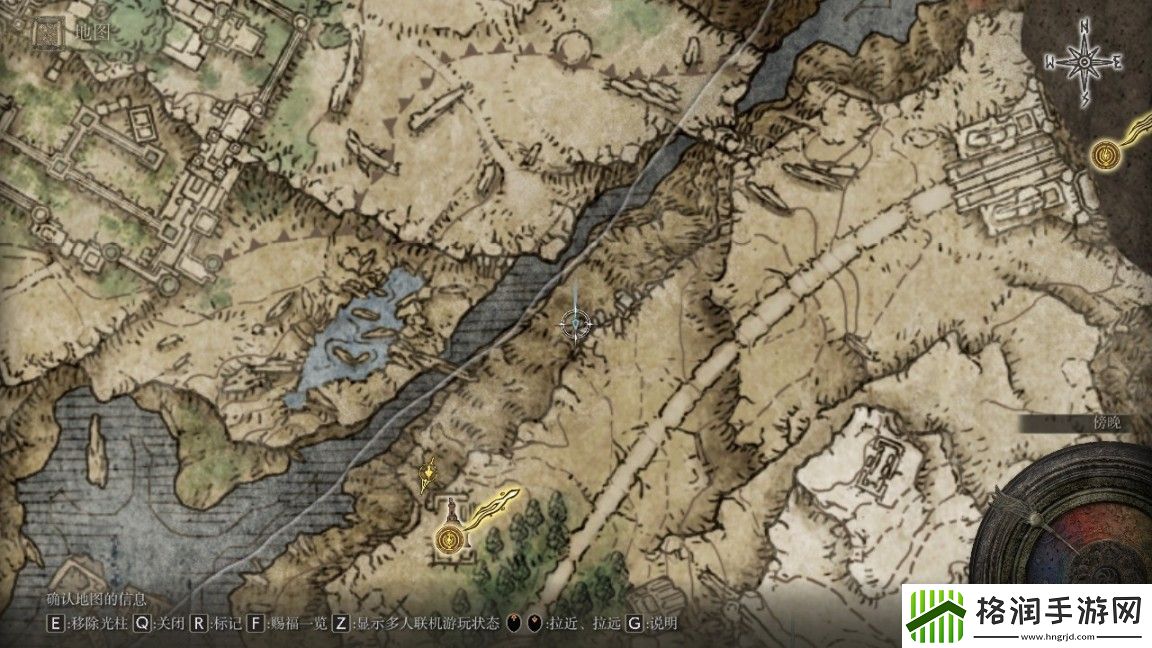The width and height of the screenshot is (1152, 648).
Task: Click the golden player position marker
Action: pyautogui.click(x=430, y=471)
